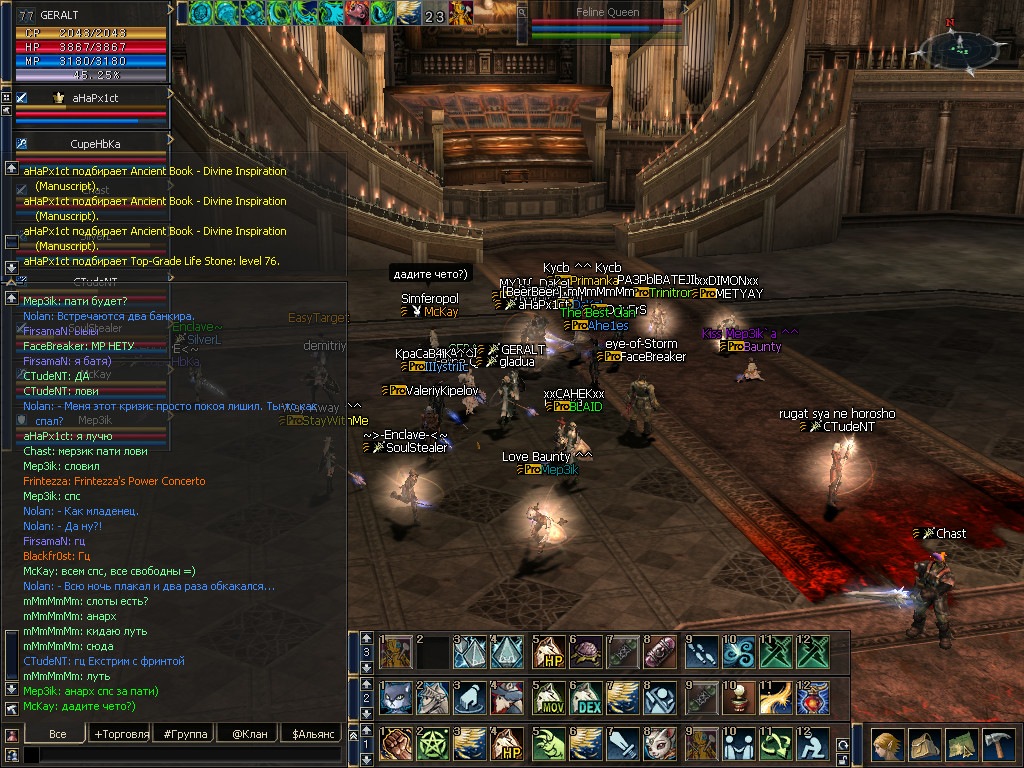Open the hammer system menu icon

click(x=997, y=745)
